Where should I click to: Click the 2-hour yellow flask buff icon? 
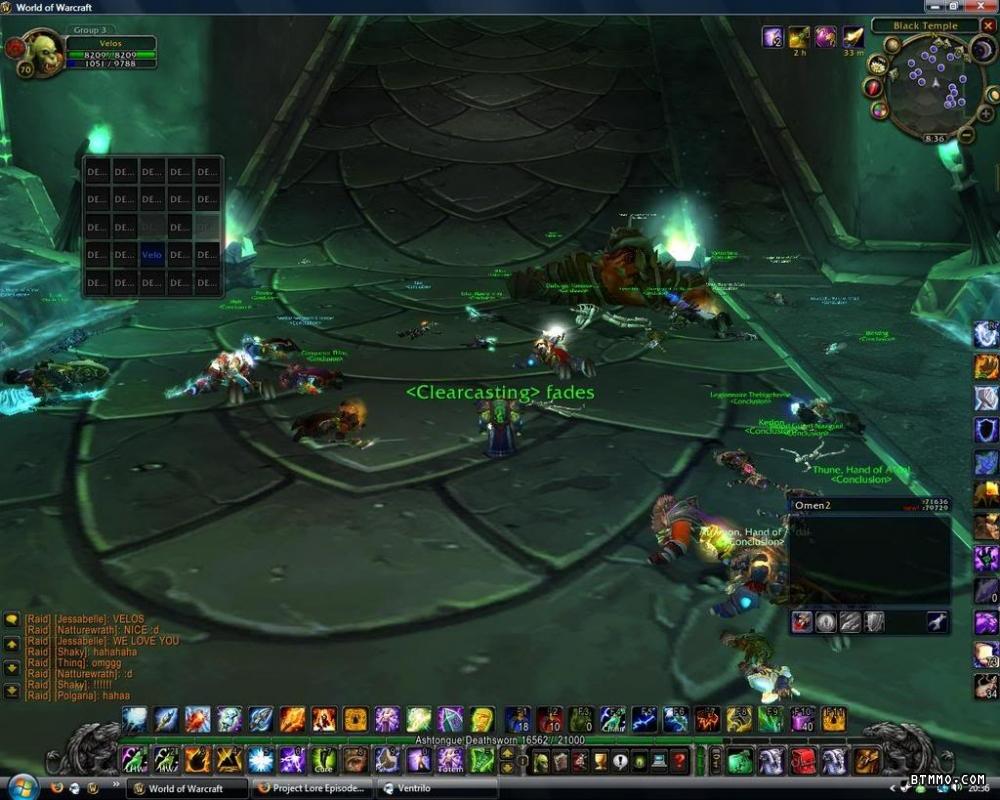(x=799, y=38)
